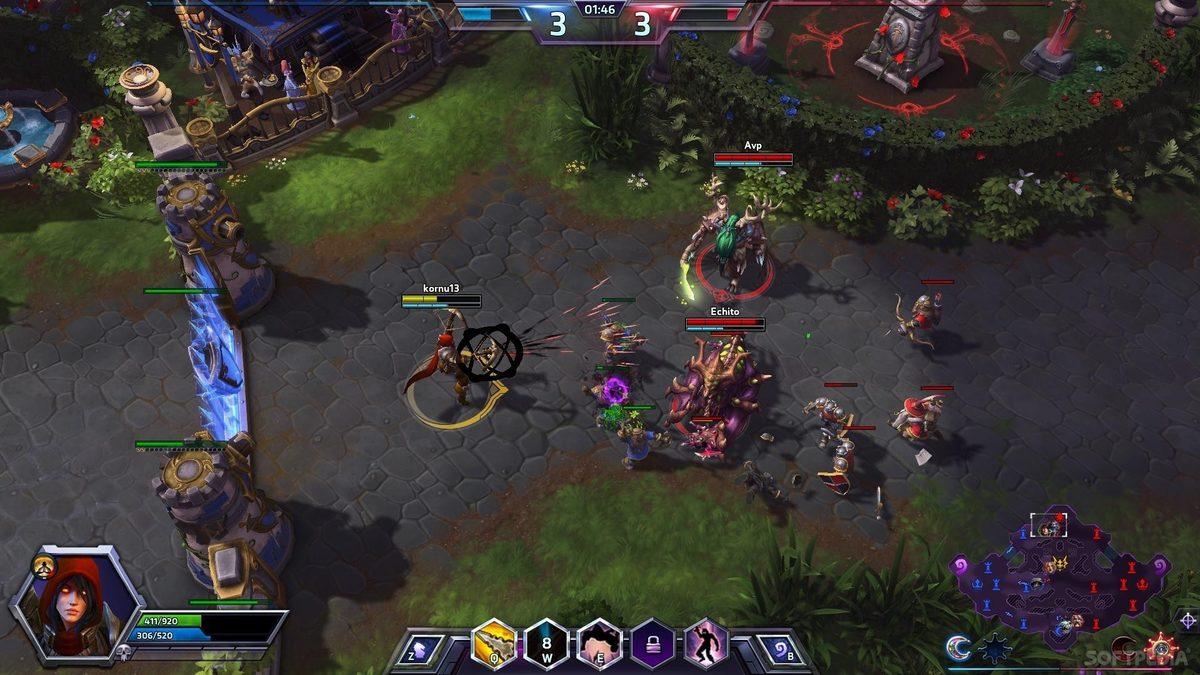Screen dimensions: 1200x675
Task: Click the locked heroic ability slot
Action: click(x=652, y=643)
